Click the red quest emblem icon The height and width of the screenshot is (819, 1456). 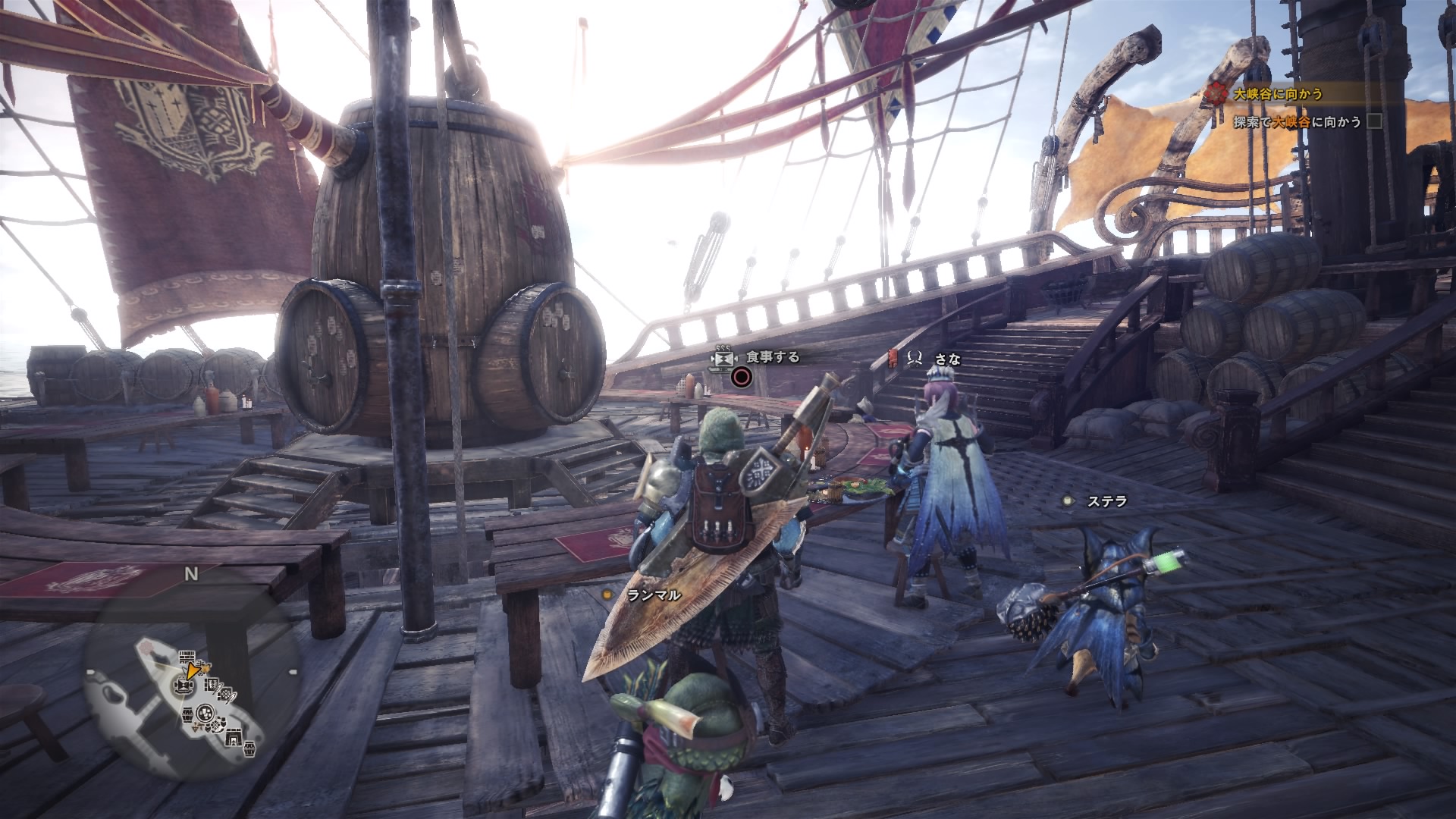1216,94
